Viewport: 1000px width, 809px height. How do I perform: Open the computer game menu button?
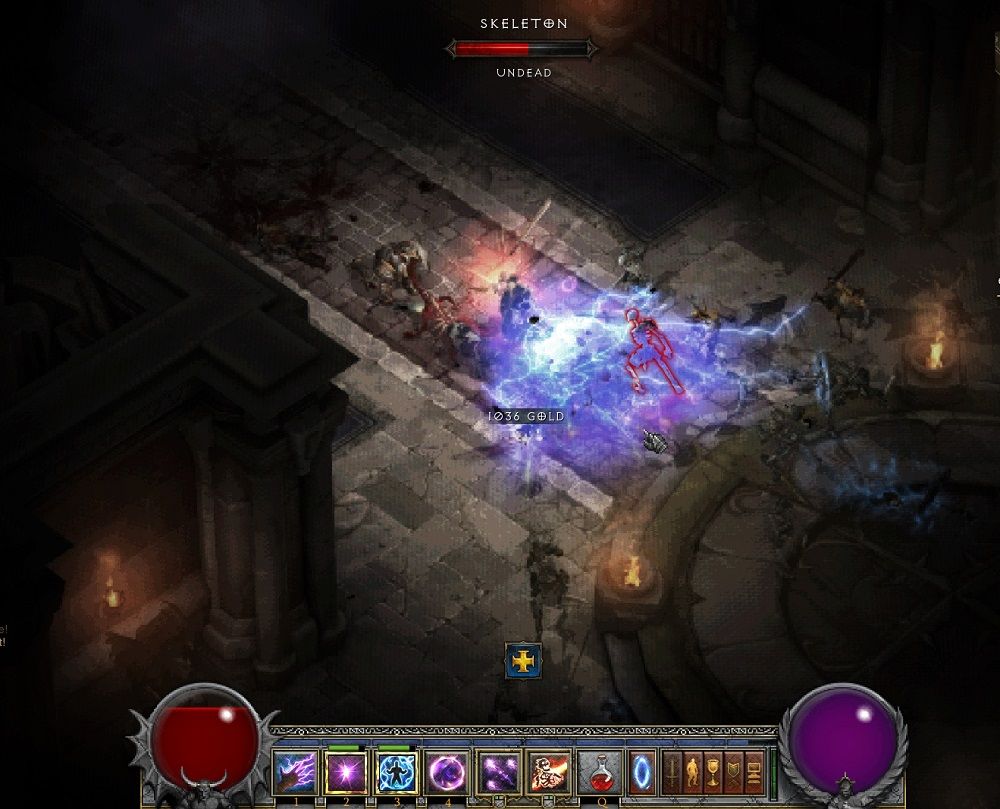coord(755,773)
